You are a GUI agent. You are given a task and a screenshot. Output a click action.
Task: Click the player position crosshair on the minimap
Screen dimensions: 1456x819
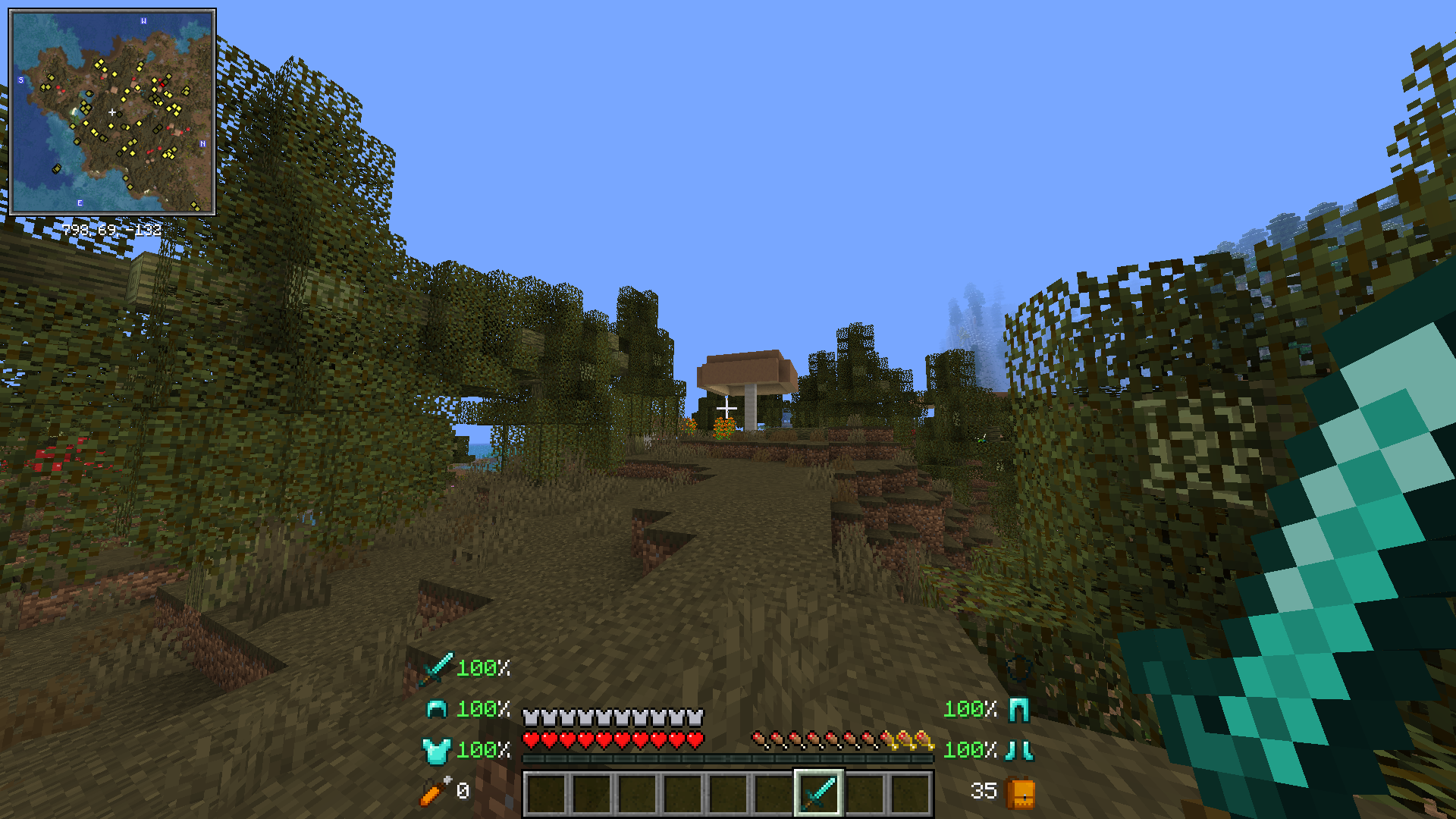tap(112, 111)
